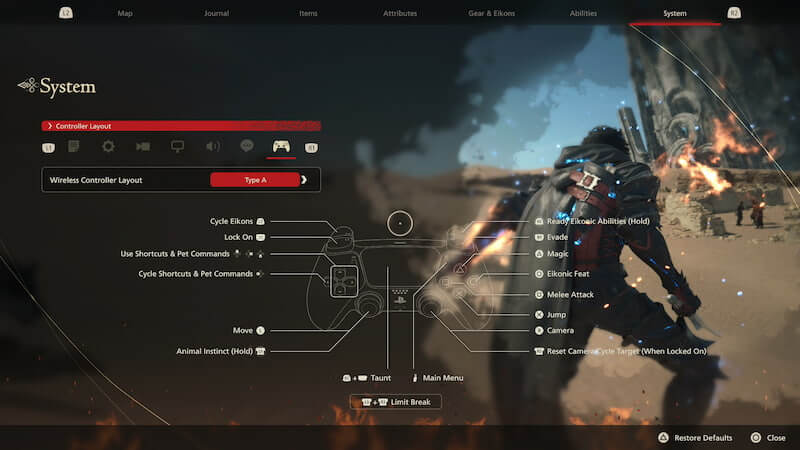Screen dimensions: 800x450
Task: Switch to the camera settings category
Action: [143, 146]
